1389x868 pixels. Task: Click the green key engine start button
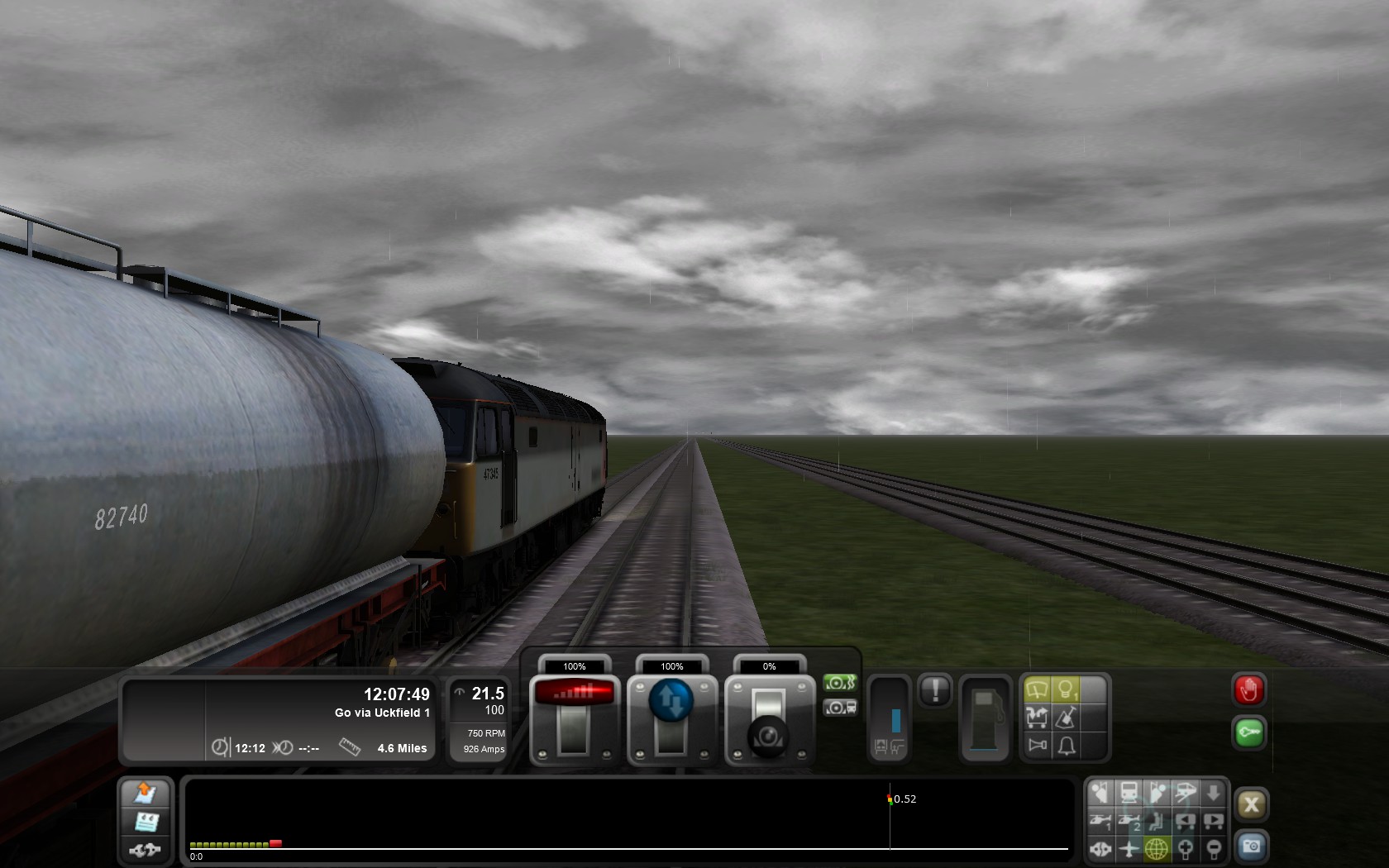coord(1248,732)
